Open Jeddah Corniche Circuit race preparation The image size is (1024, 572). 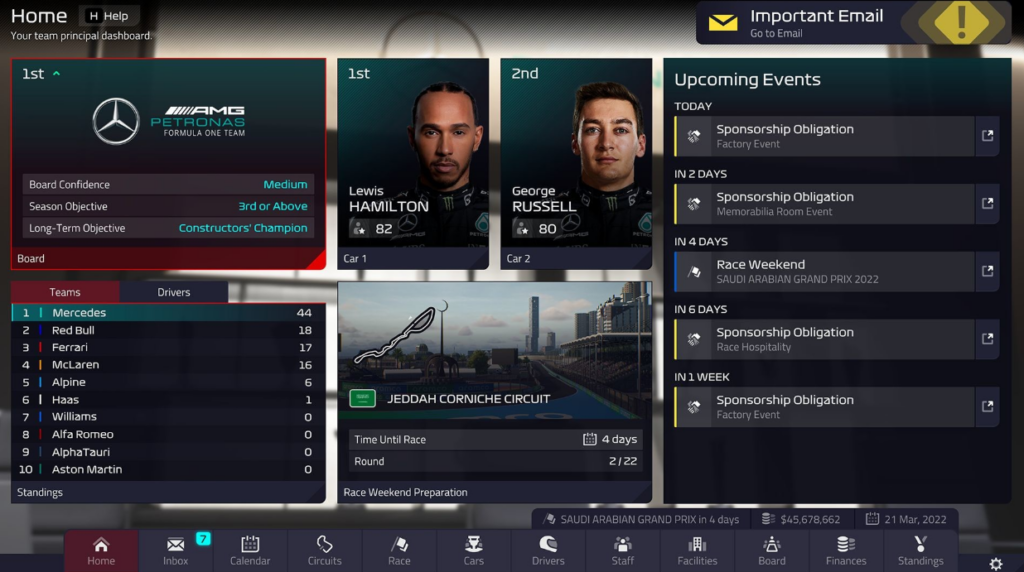pos(495,390)
